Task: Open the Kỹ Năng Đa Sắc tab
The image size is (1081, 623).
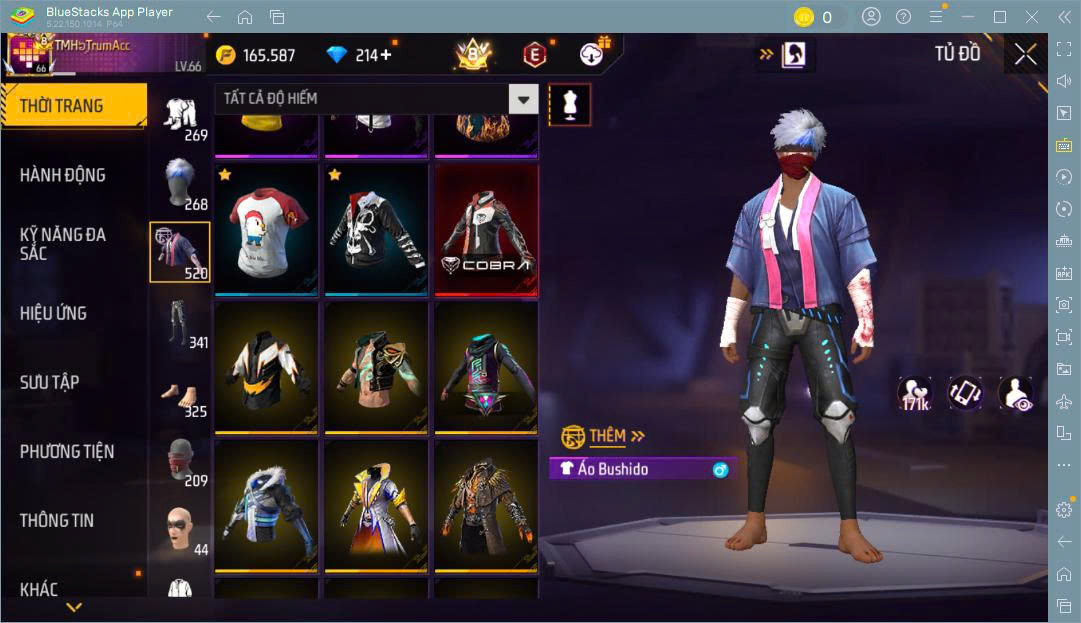Action: (63, 244)
